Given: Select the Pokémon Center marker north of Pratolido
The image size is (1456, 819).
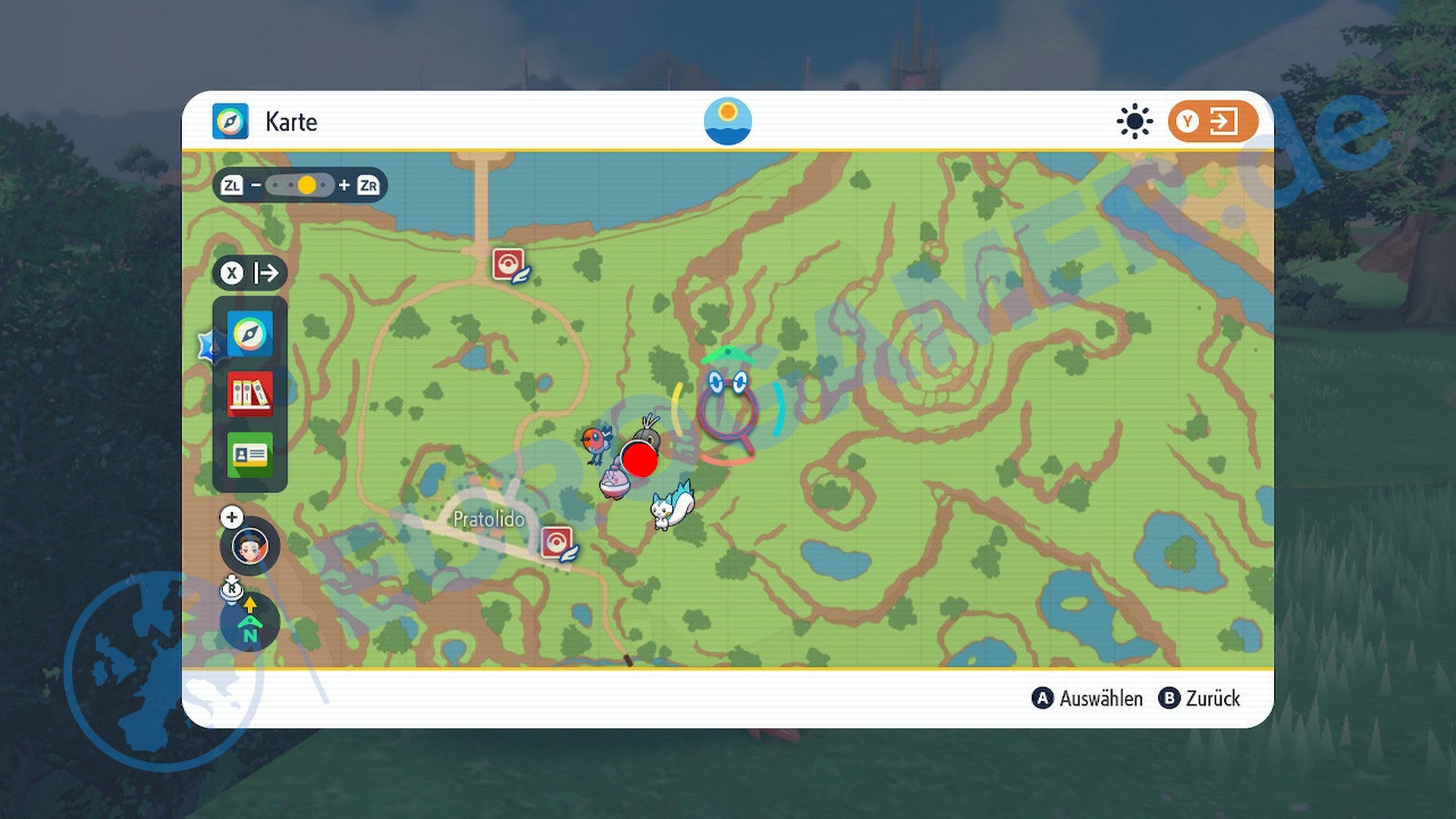Looking at the screenshot, I should pyautogui.click(x=510, y=265).
